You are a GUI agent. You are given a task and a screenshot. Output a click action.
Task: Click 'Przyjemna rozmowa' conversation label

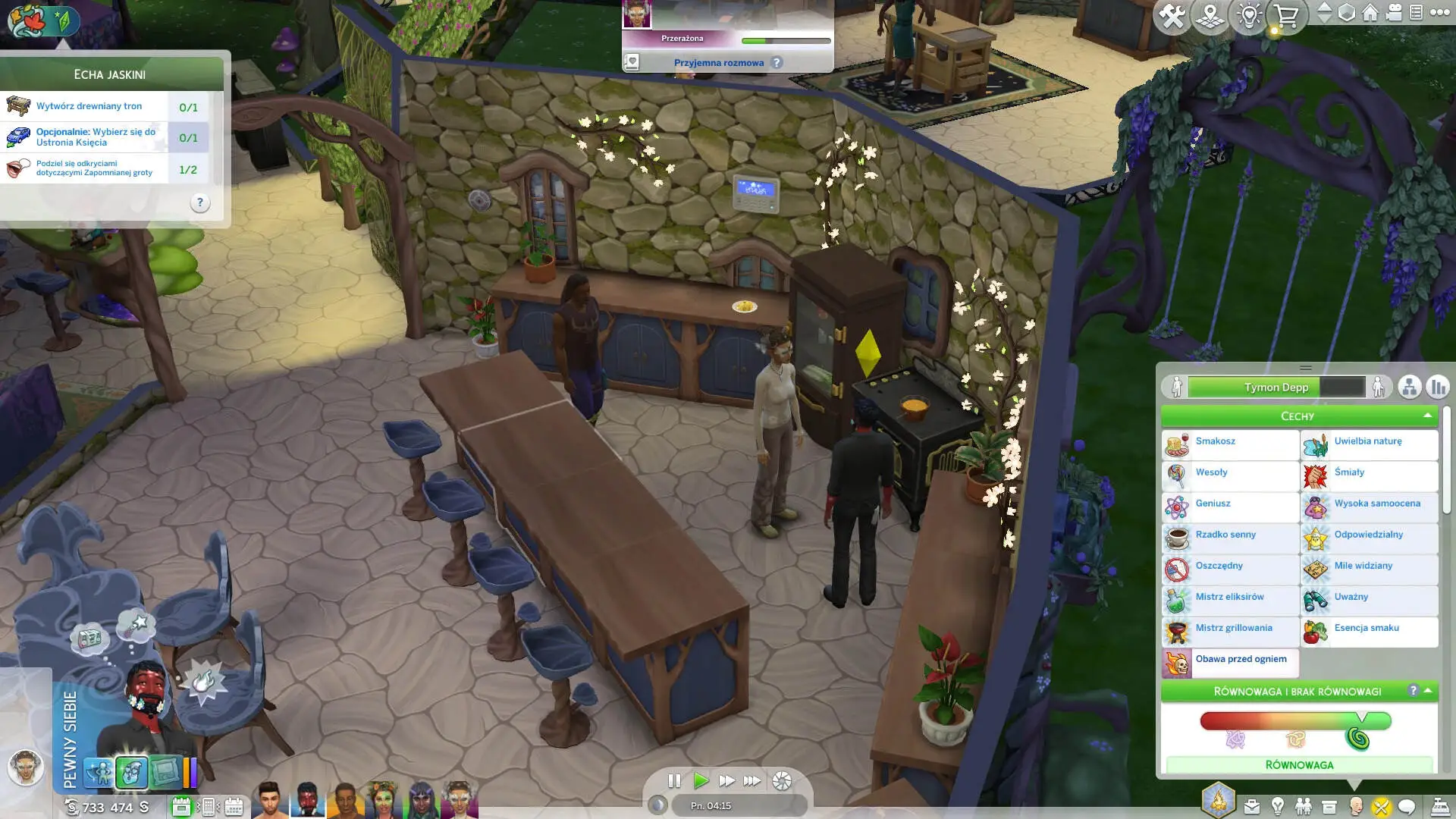tap(719, 63)
